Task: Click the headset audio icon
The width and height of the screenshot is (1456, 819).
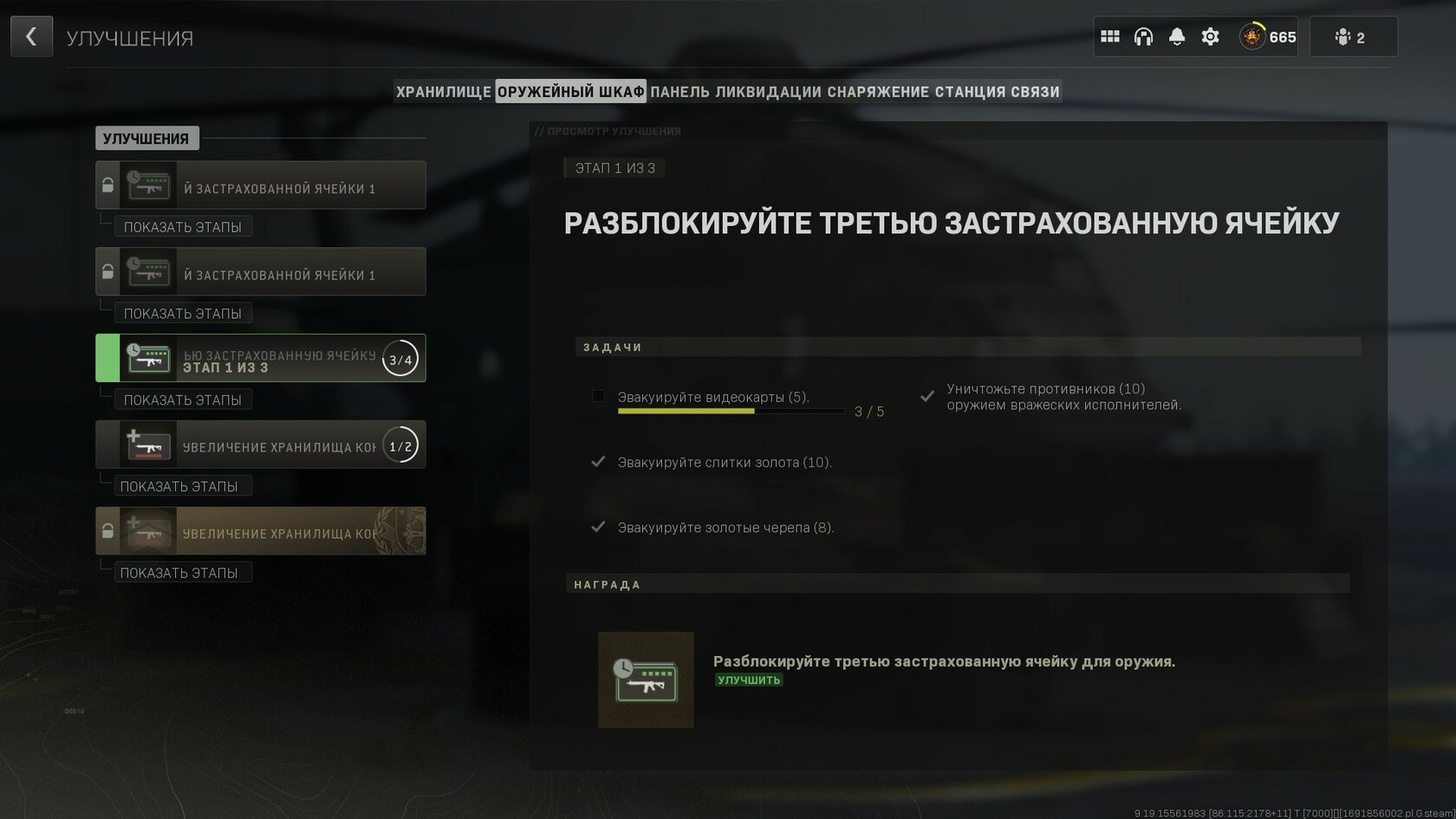Action: (1143, 36)
